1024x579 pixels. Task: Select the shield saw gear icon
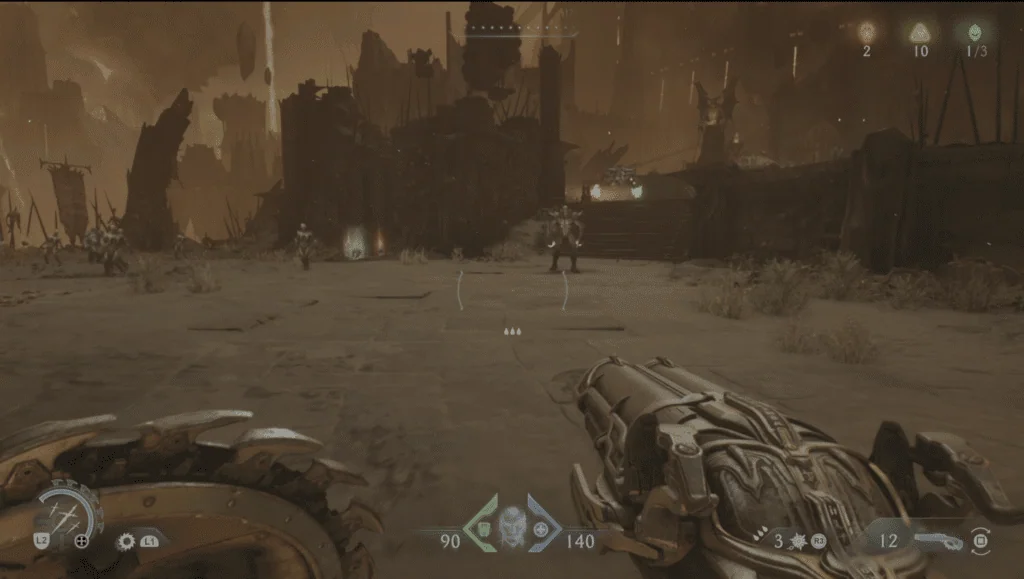(x=126, y=541)
